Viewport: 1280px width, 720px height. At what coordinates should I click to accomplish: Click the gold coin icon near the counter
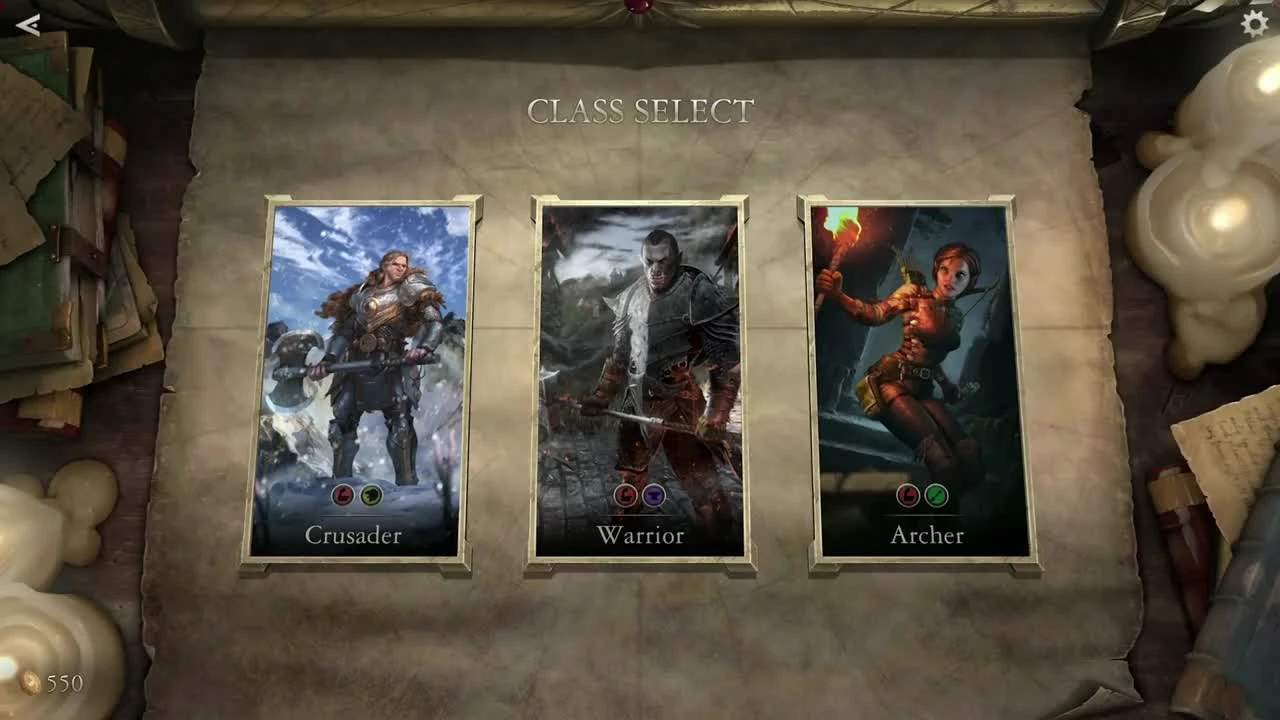31,685
